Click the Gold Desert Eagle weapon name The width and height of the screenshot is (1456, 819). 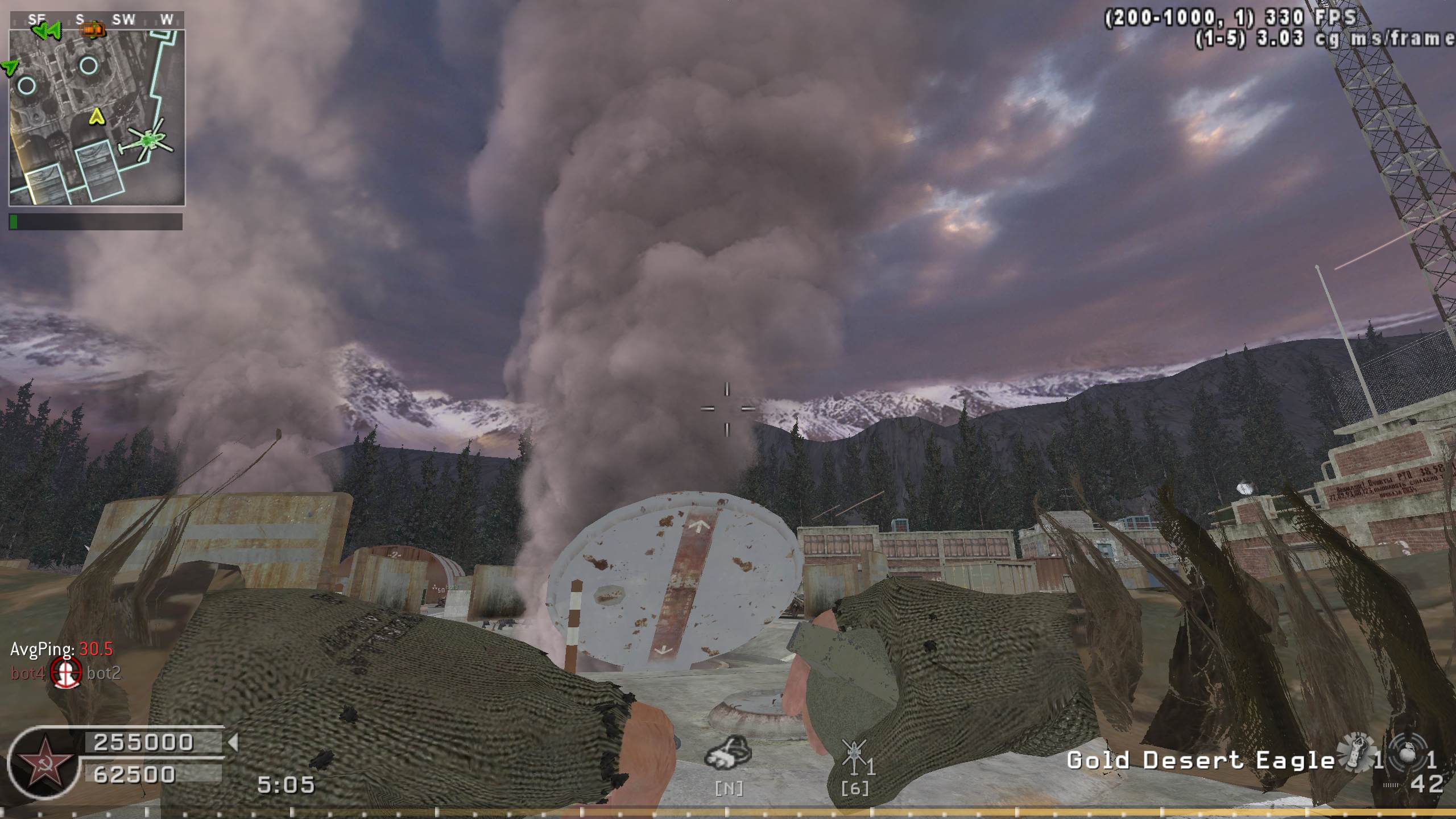pos(1200,760)
